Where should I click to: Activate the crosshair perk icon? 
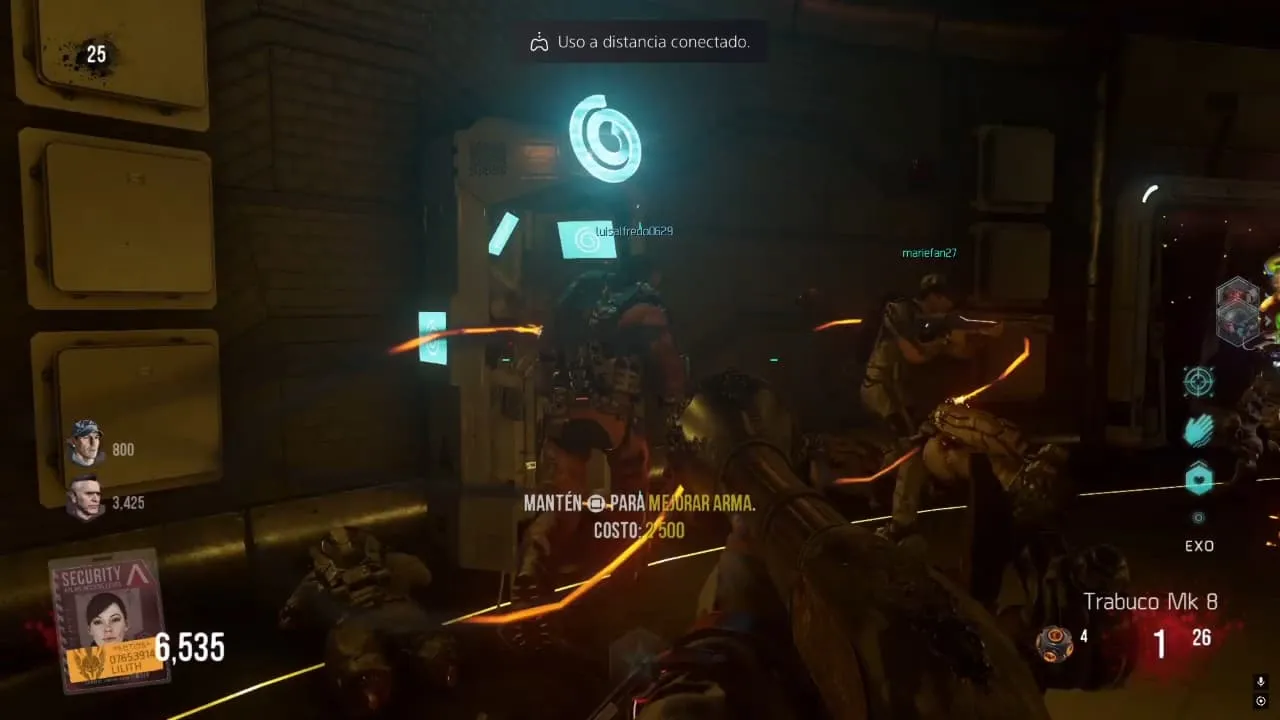click(x=1198, y=381)
